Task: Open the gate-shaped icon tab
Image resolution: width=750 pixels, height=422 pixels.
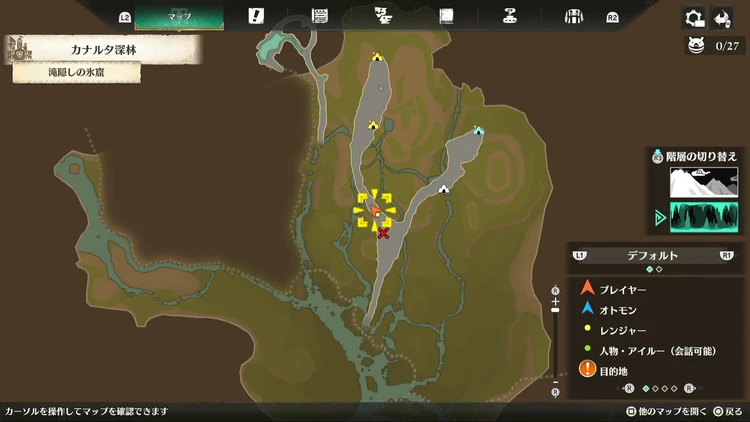Action: 574,16
